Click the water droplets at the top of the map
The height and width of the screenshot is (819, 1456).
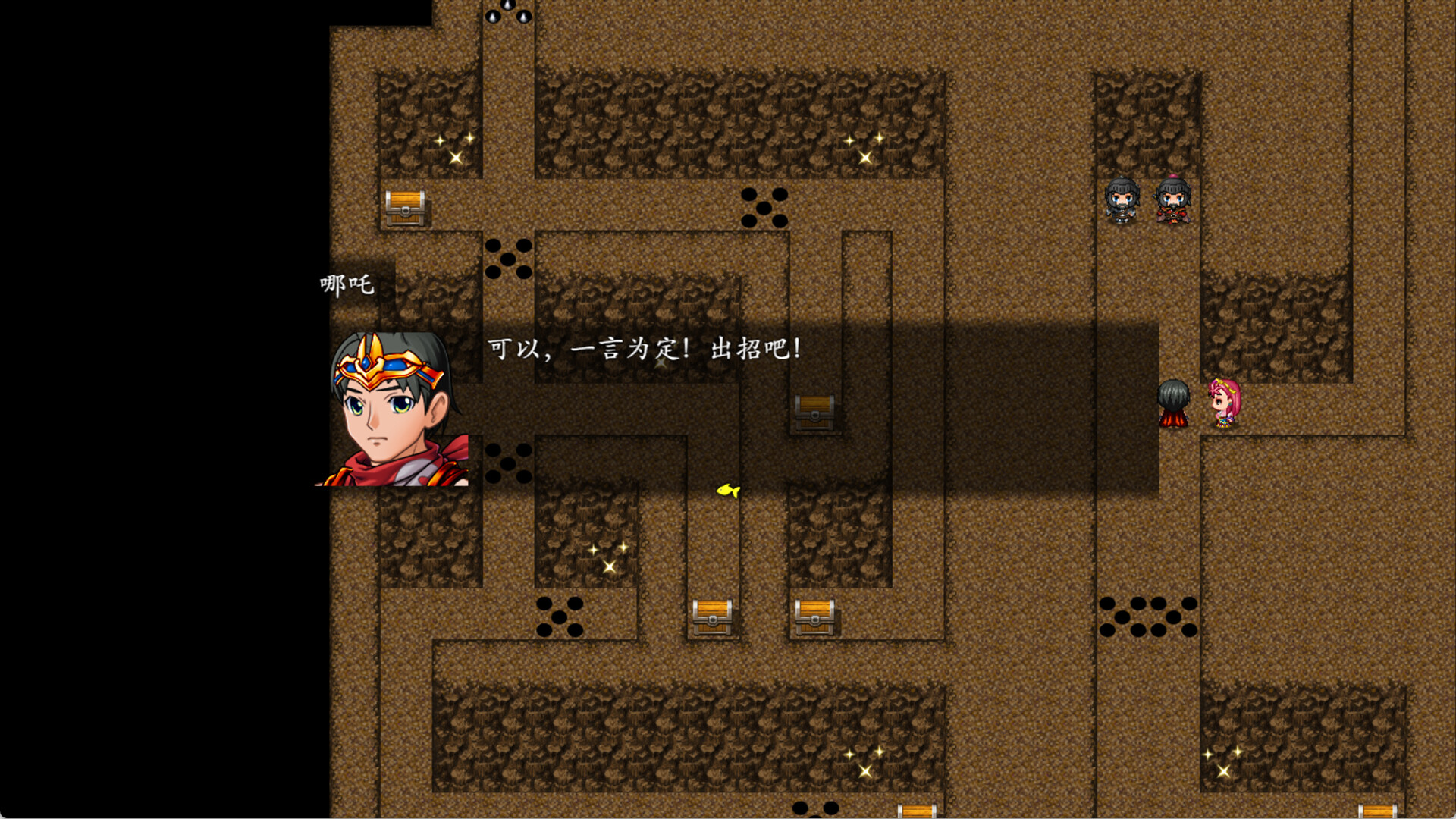(x=507, y=11)
